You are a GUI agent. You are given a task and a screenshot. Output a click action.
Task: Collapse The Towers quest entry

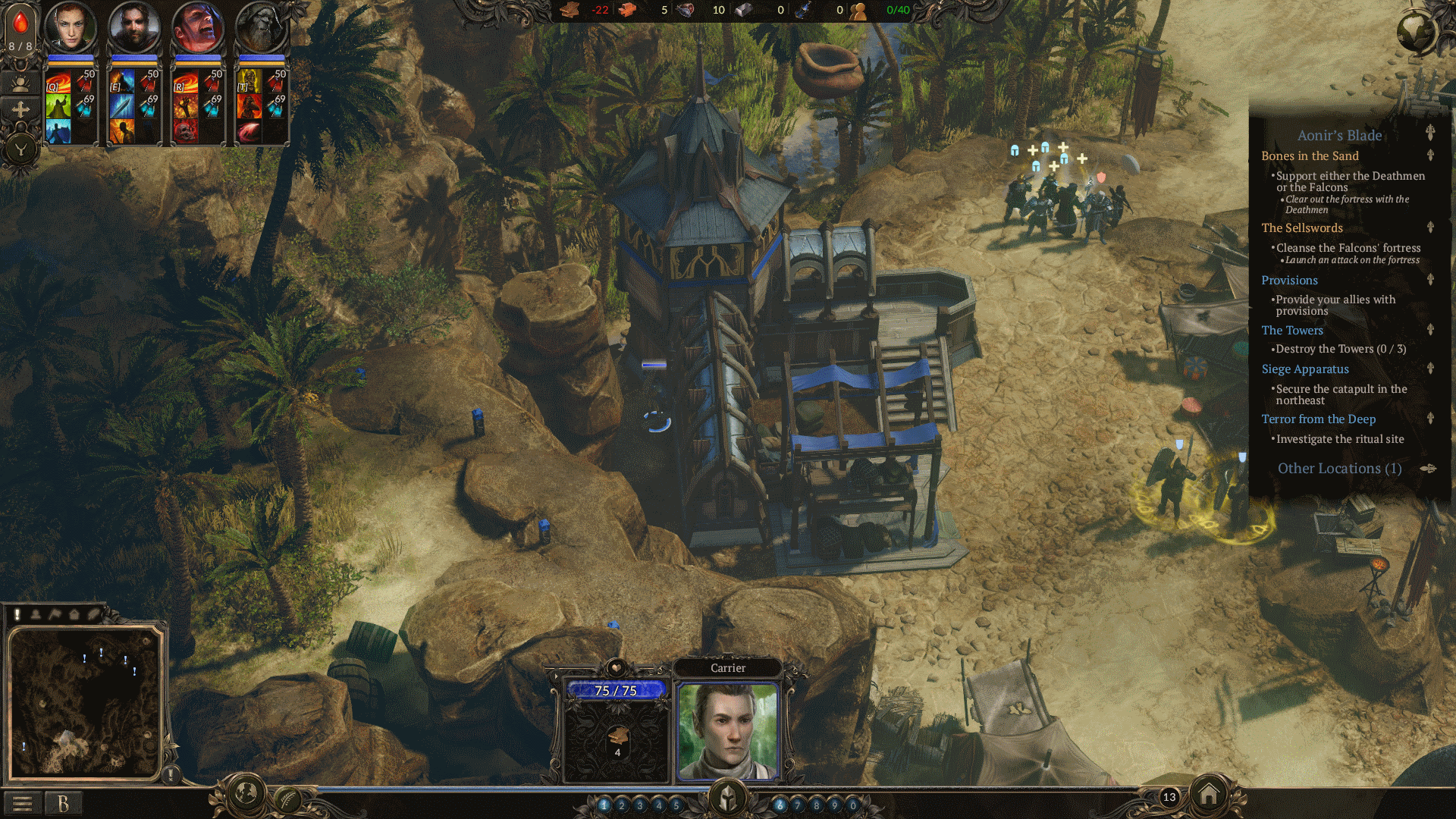click(x=1429, y=329)
